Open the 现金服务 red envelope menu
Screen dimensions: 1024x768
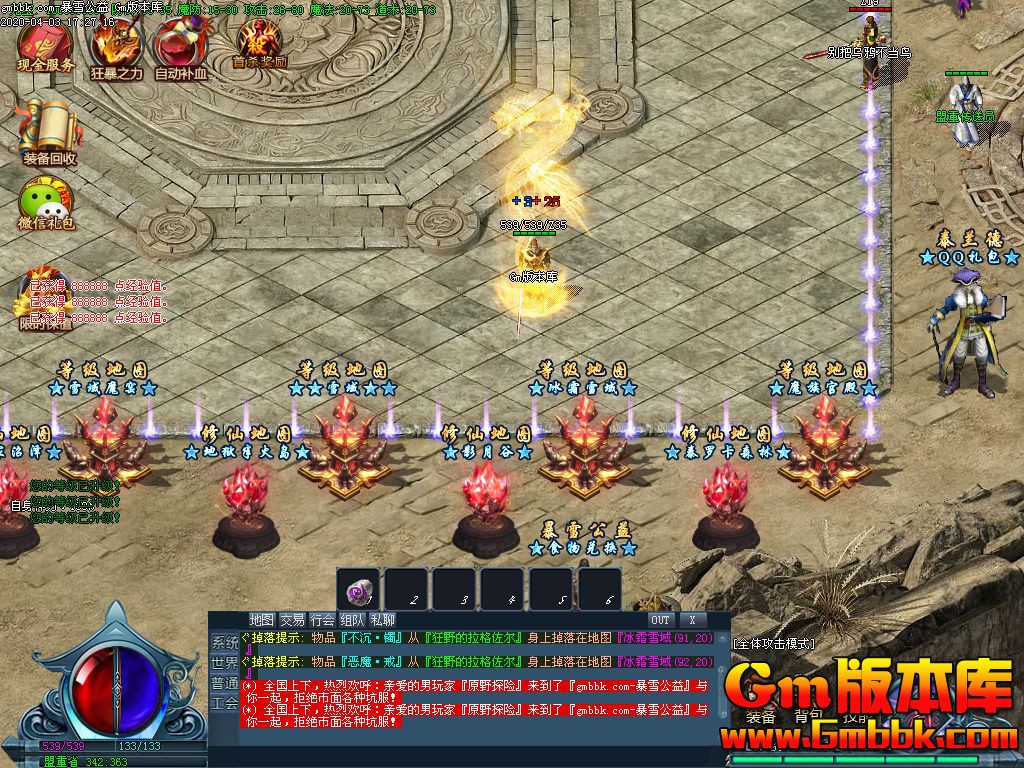pos(45,45)
